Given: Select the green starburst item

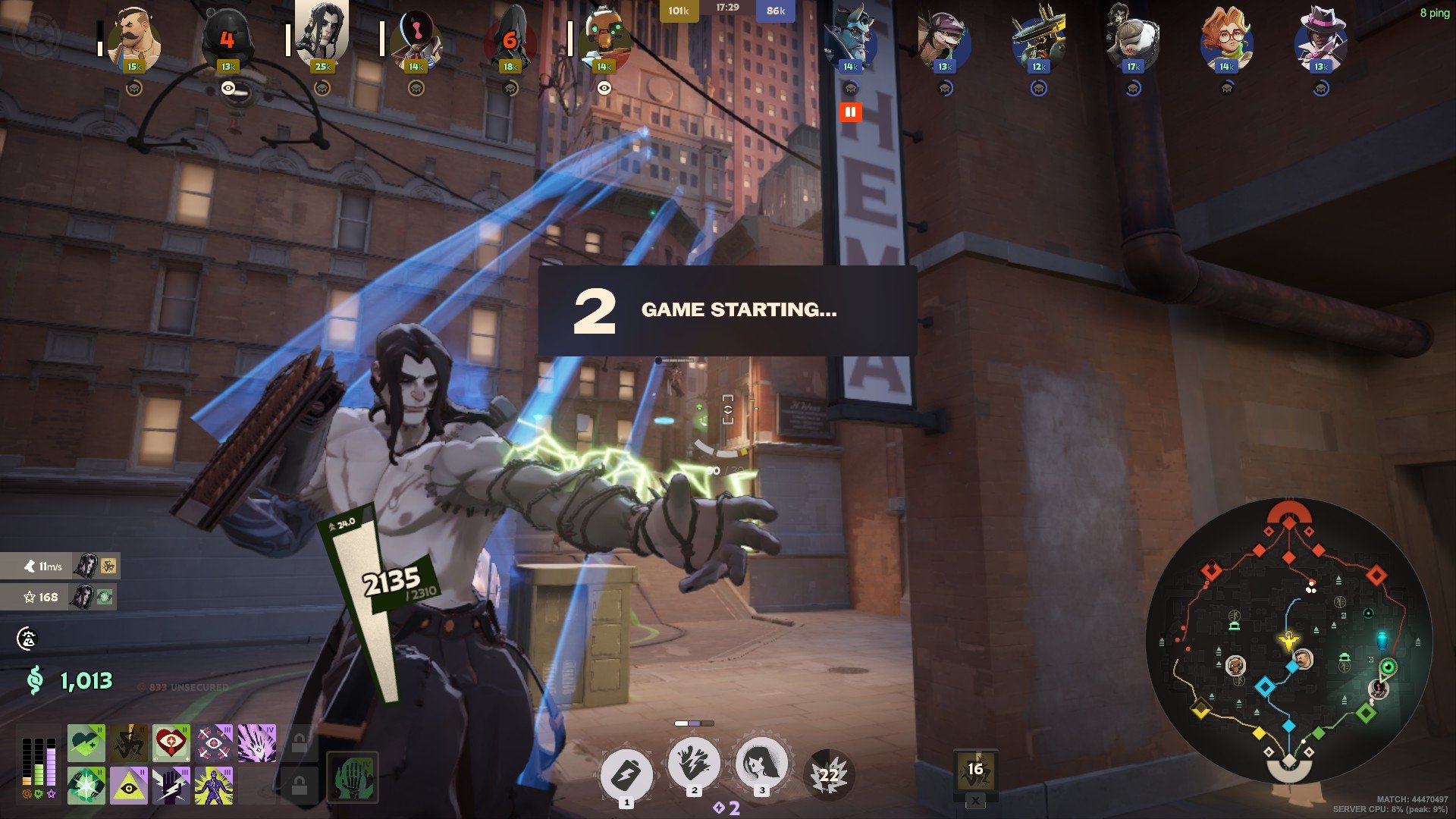Looking at the screenshot, I should [x=86, y=786].
